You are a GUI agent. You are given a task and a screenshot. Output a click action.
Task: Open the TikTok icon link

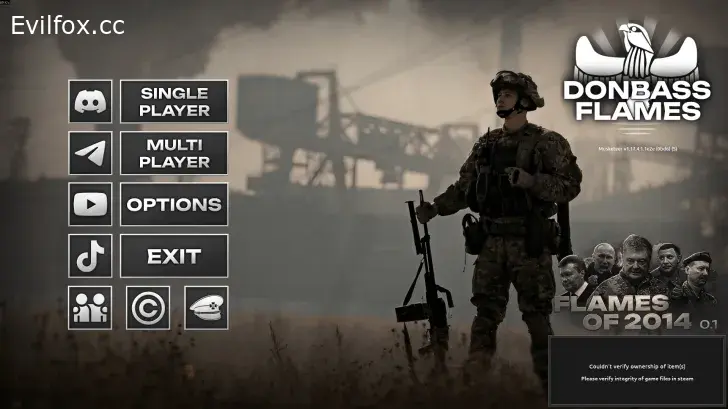pos(90,256)
